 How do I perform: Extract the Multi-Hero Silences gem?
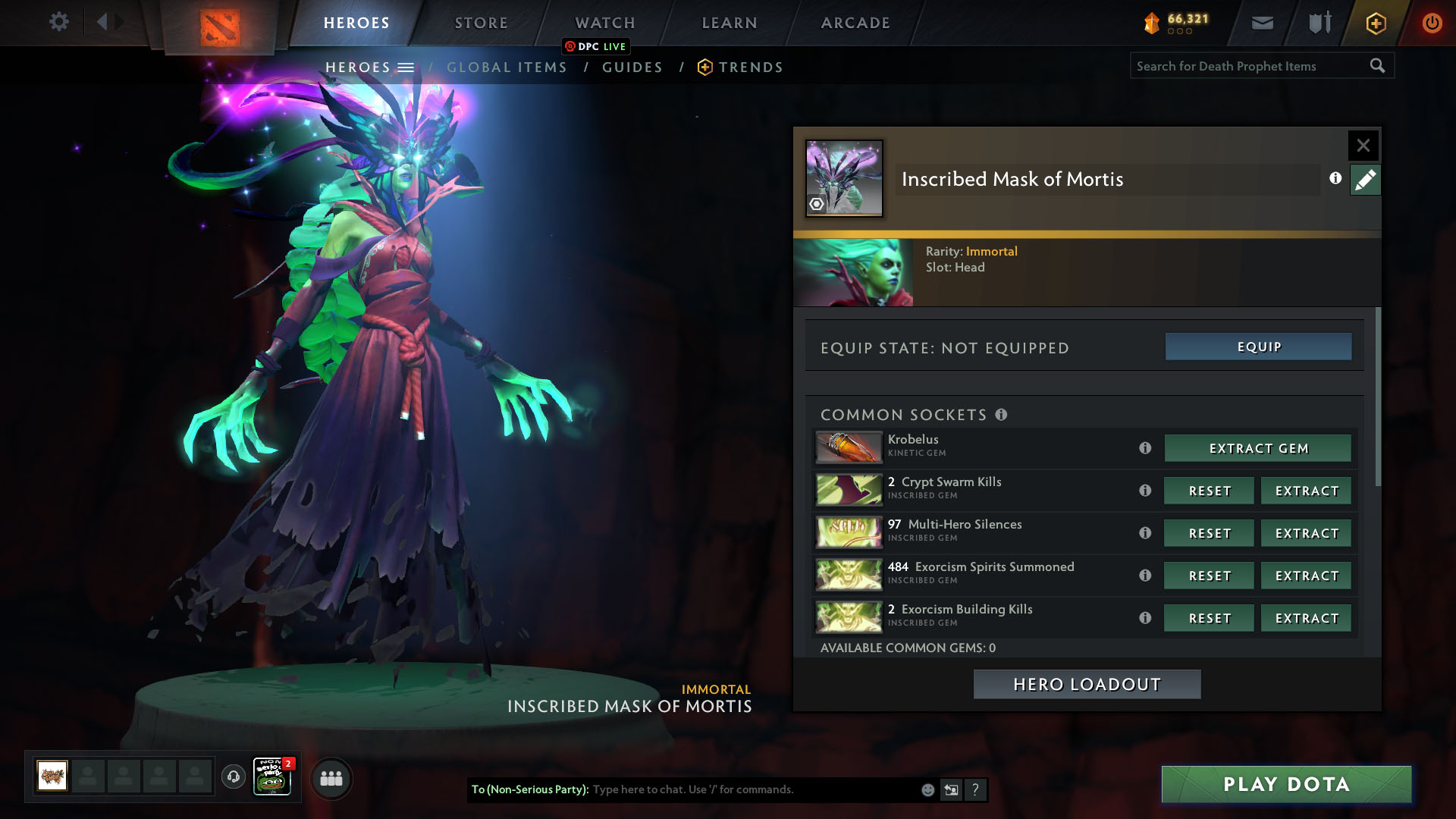tap(1306, 533)
